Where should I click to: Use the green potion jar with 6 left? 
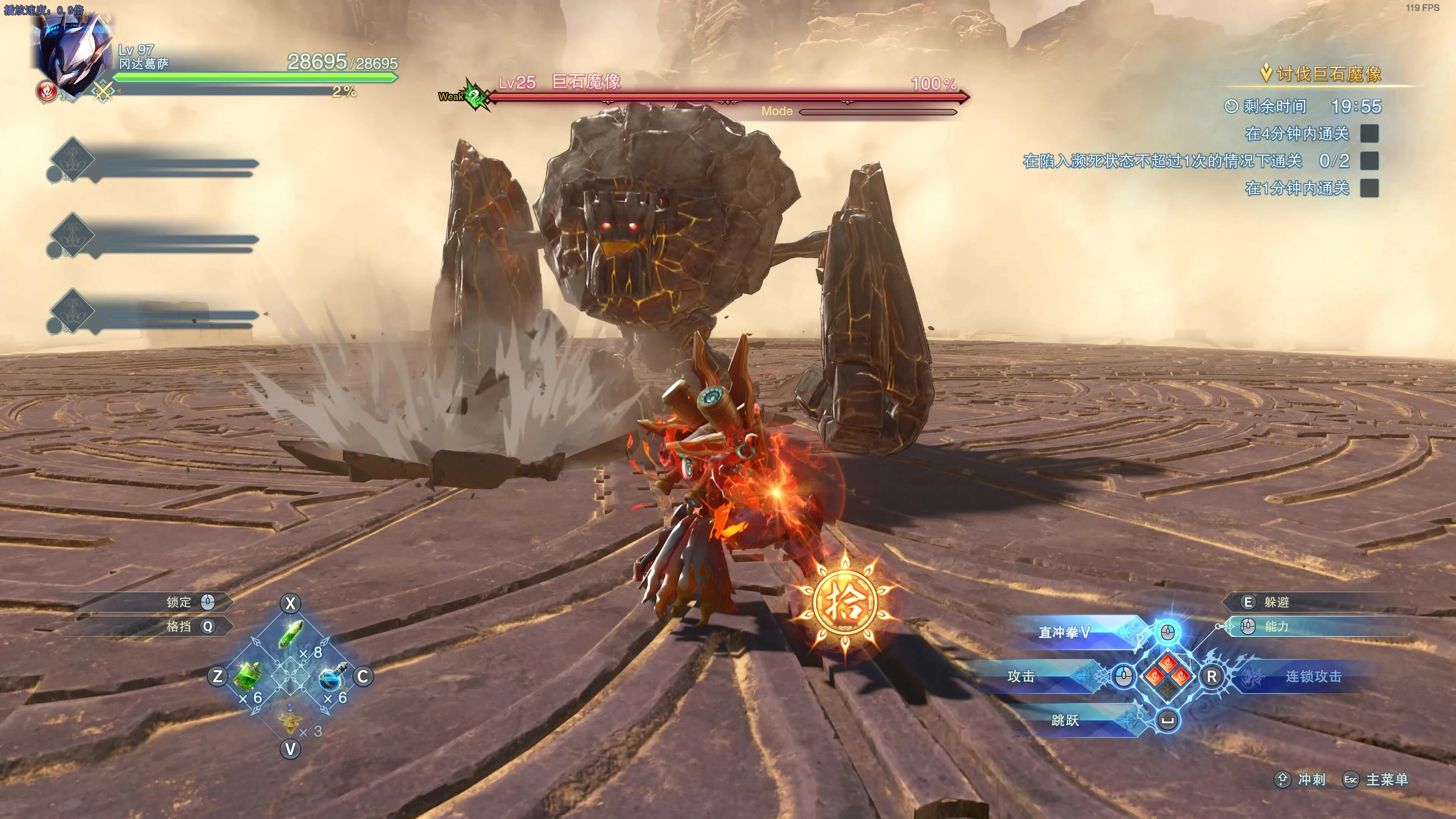(248, 676)
